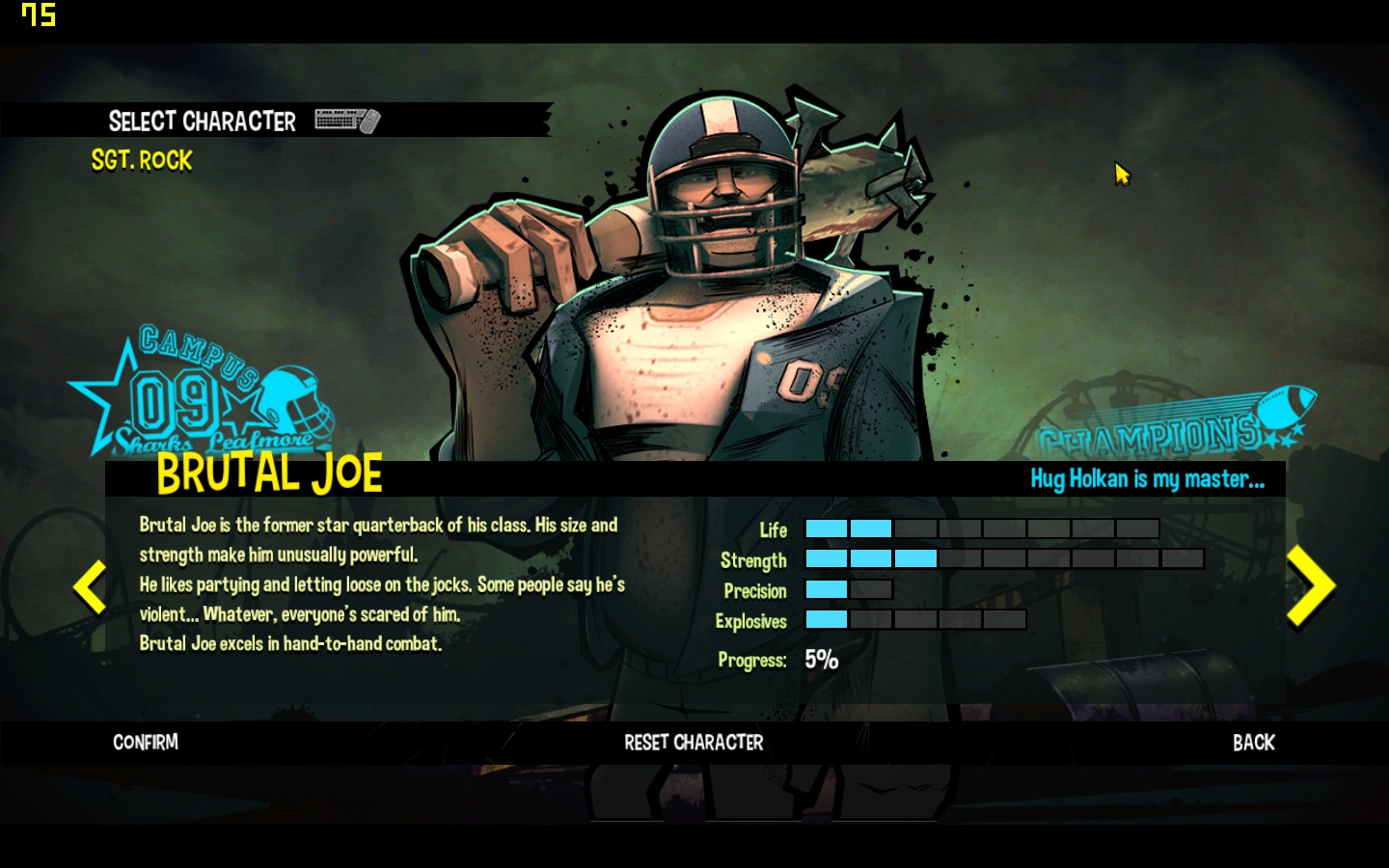
Task: Click the first filled Life stat segment
Action: 826,529
